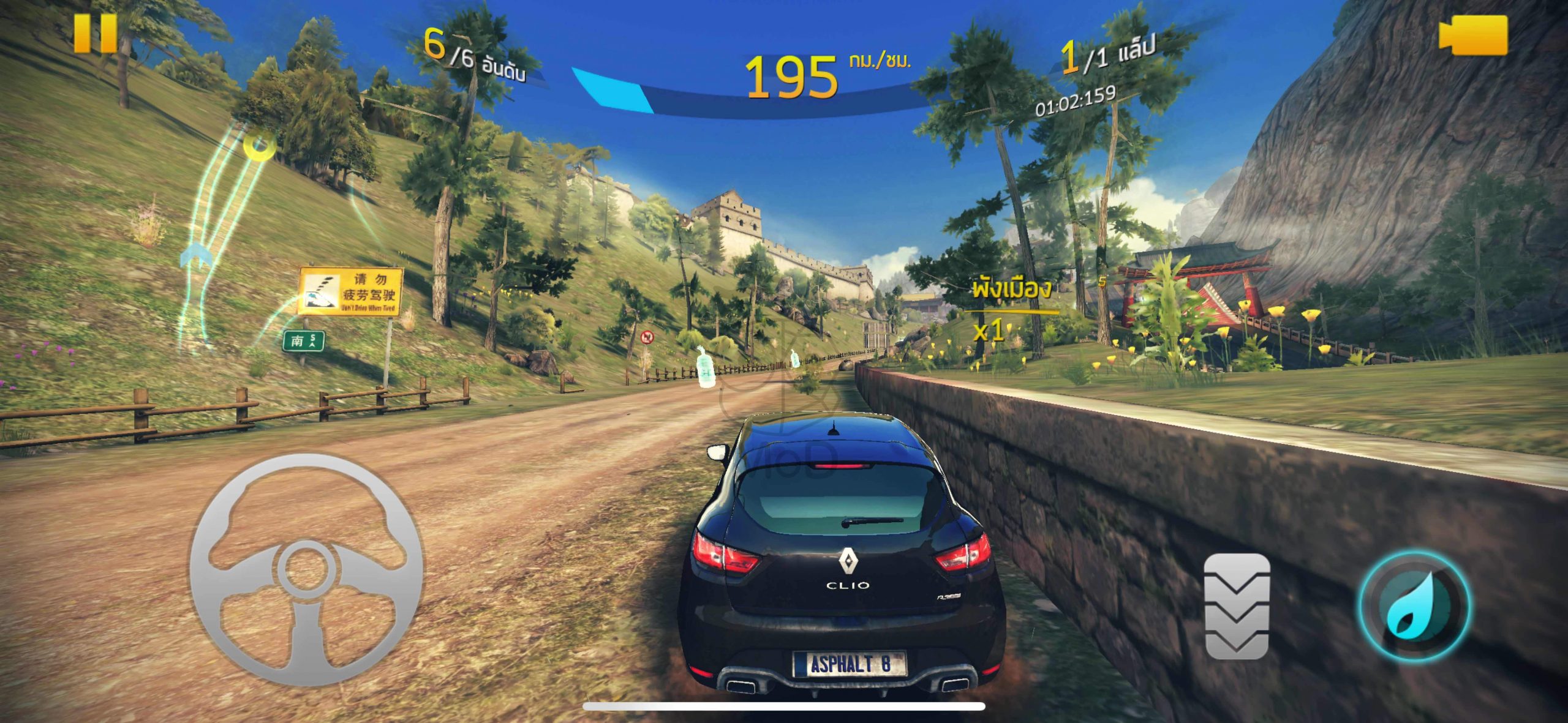Switch the camera view
Screen dimensions: 1568x723
click(1474, 36)
